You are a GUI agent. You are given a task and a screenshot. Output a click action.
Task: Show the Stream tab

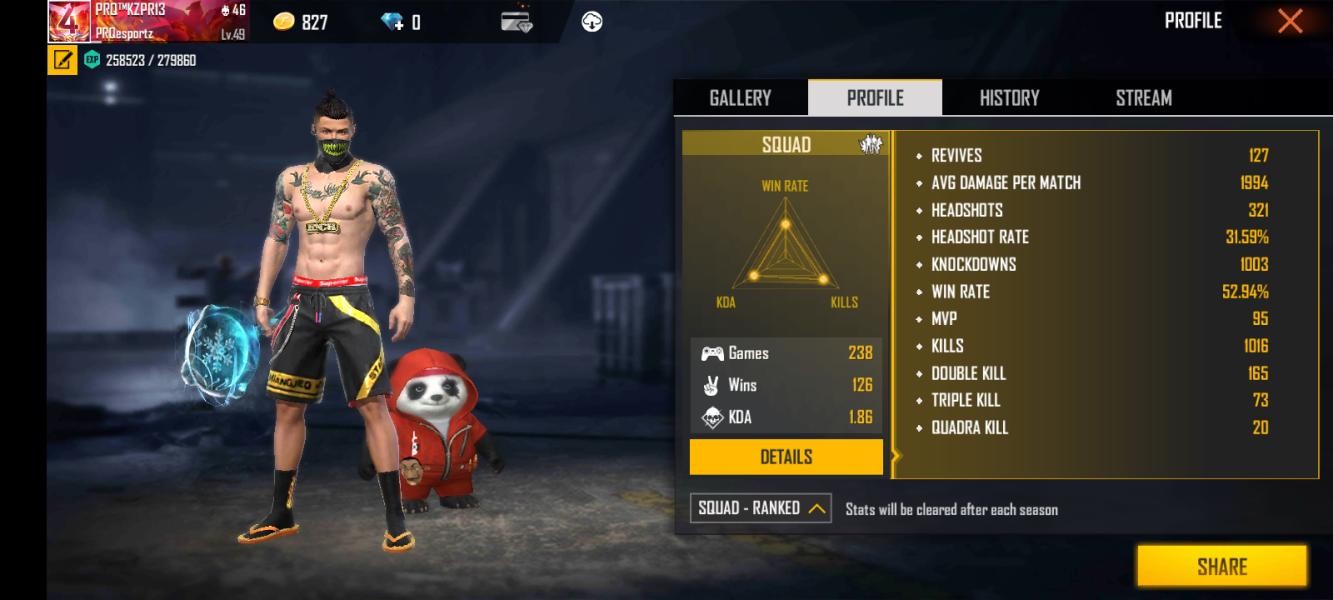tap(1143, 98)
